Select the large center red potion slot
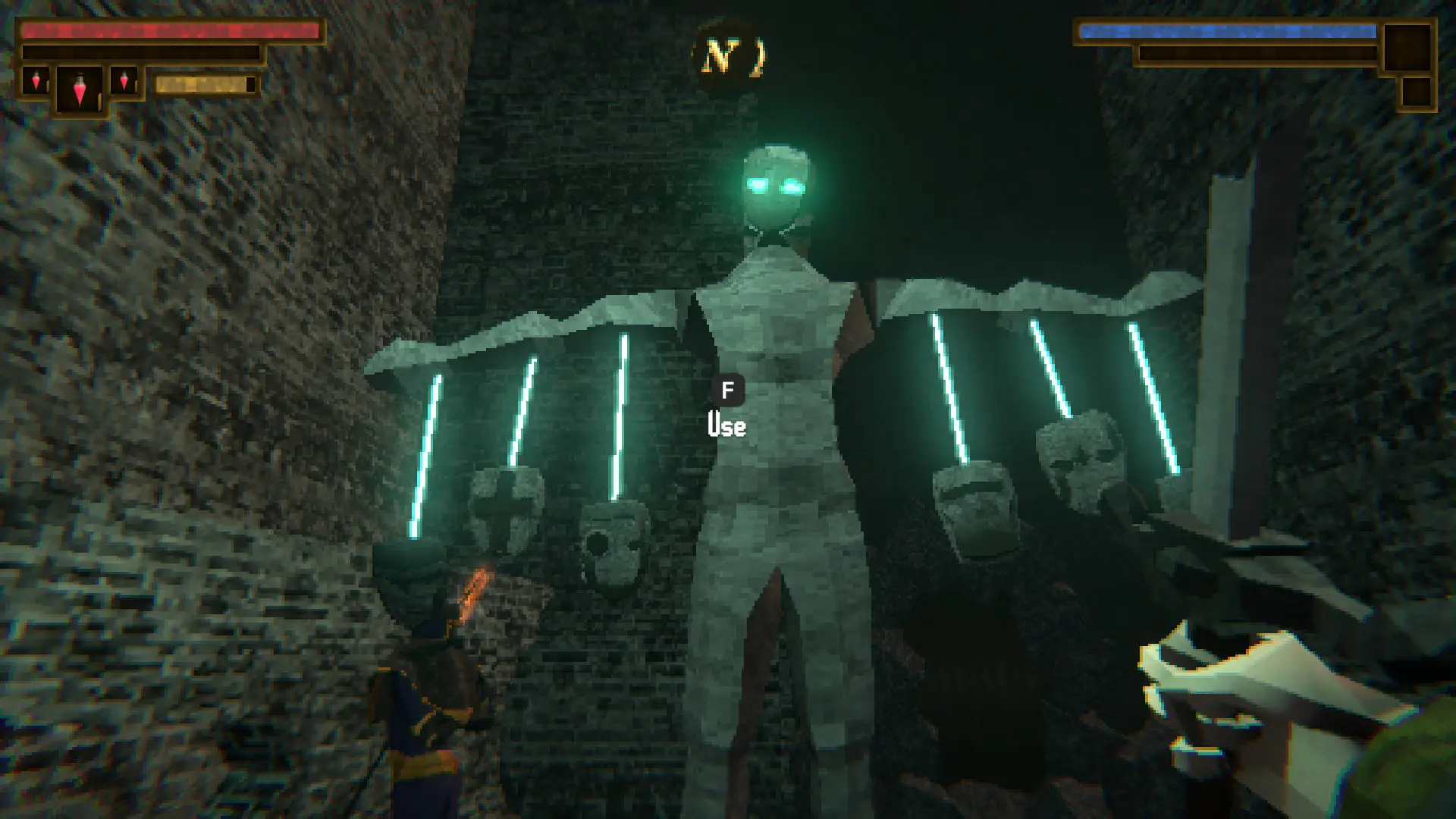This screenshot has width=1456, height=819. click(x=80, y=90)
